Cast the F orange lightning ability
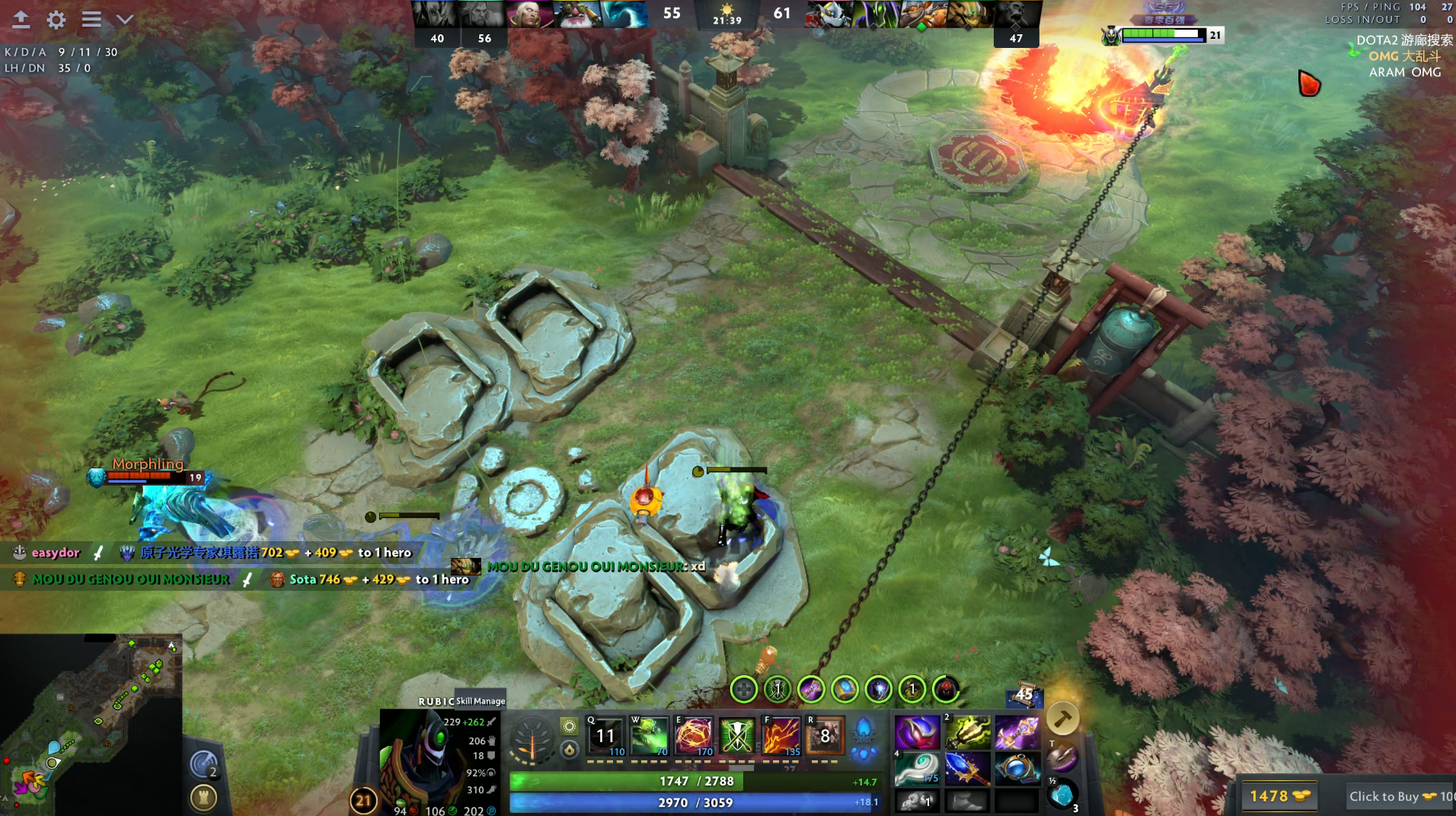The height and width of the screenshot is (816, 1456). click(x=781, y=736)
